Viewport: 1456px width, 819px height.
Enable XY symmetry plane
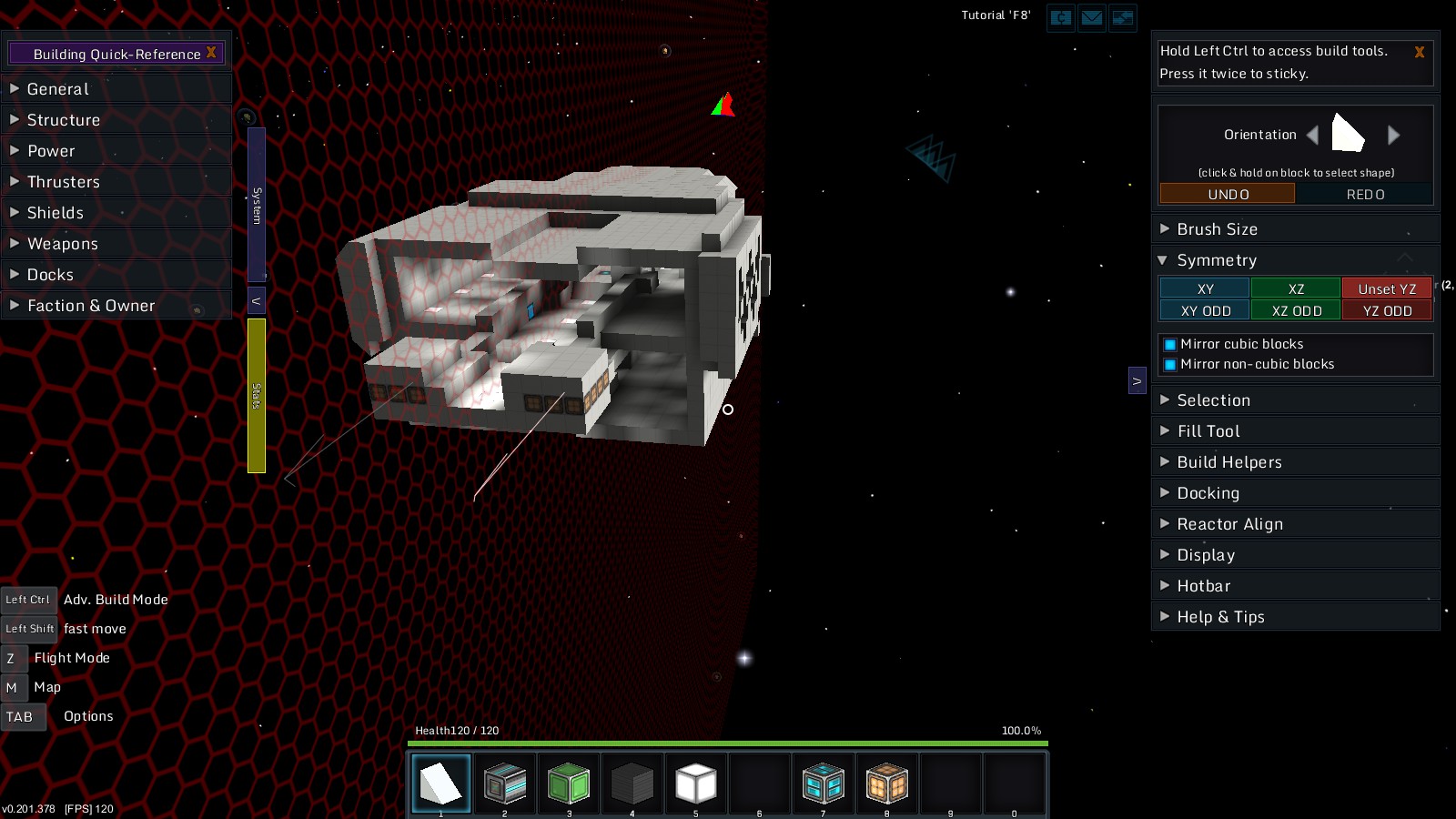pos(1205,288)
